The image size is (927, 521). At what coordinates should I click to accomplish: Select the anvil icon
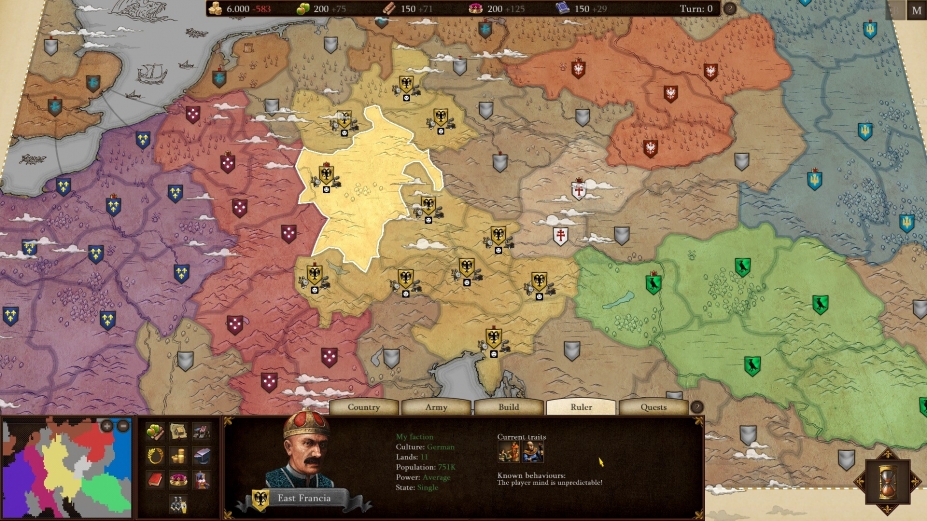coord(202,455)
